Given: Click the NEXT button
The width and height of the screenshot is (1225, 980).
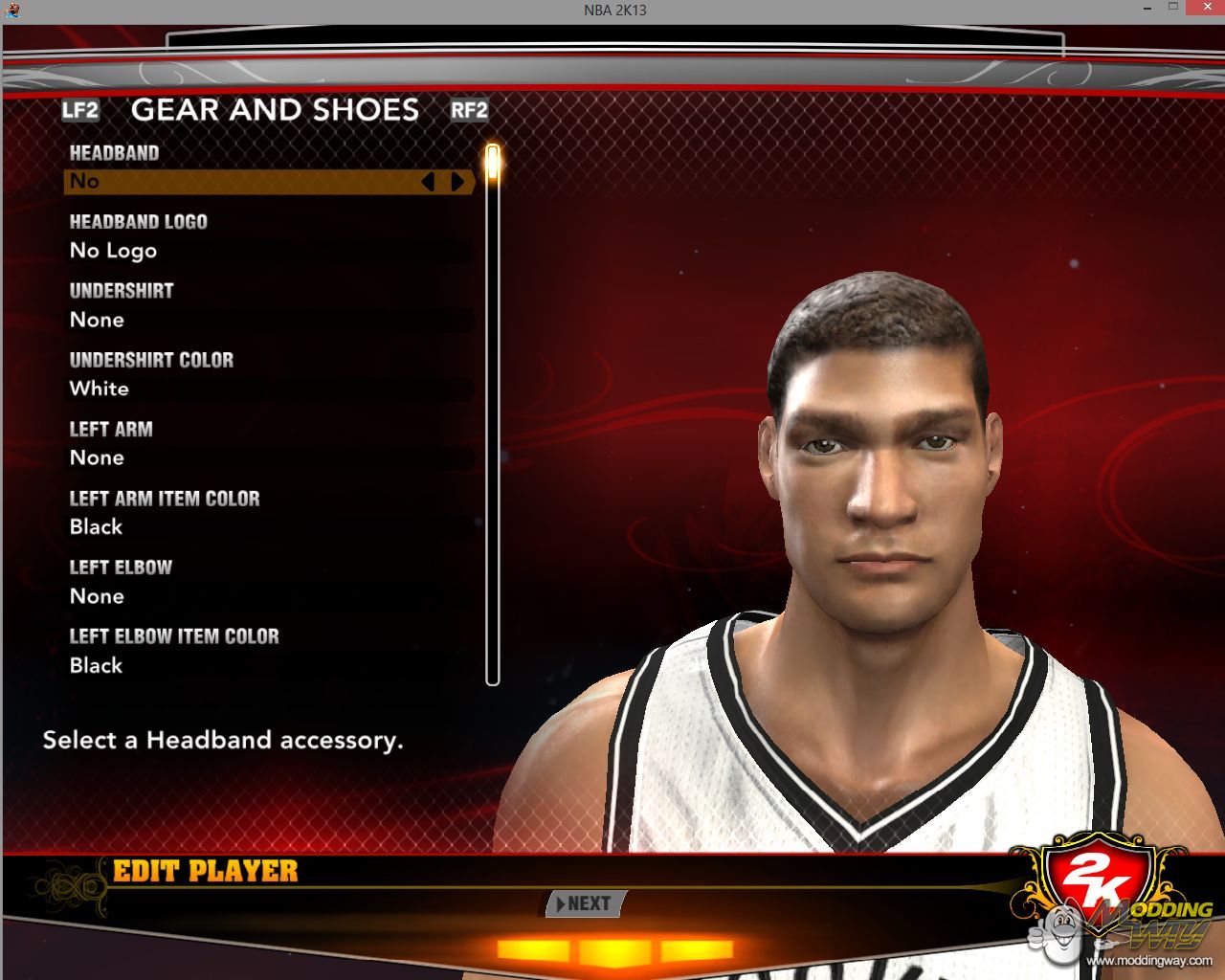Looking at the screenshot, I should pyautogui.click(x=587, y=903).
